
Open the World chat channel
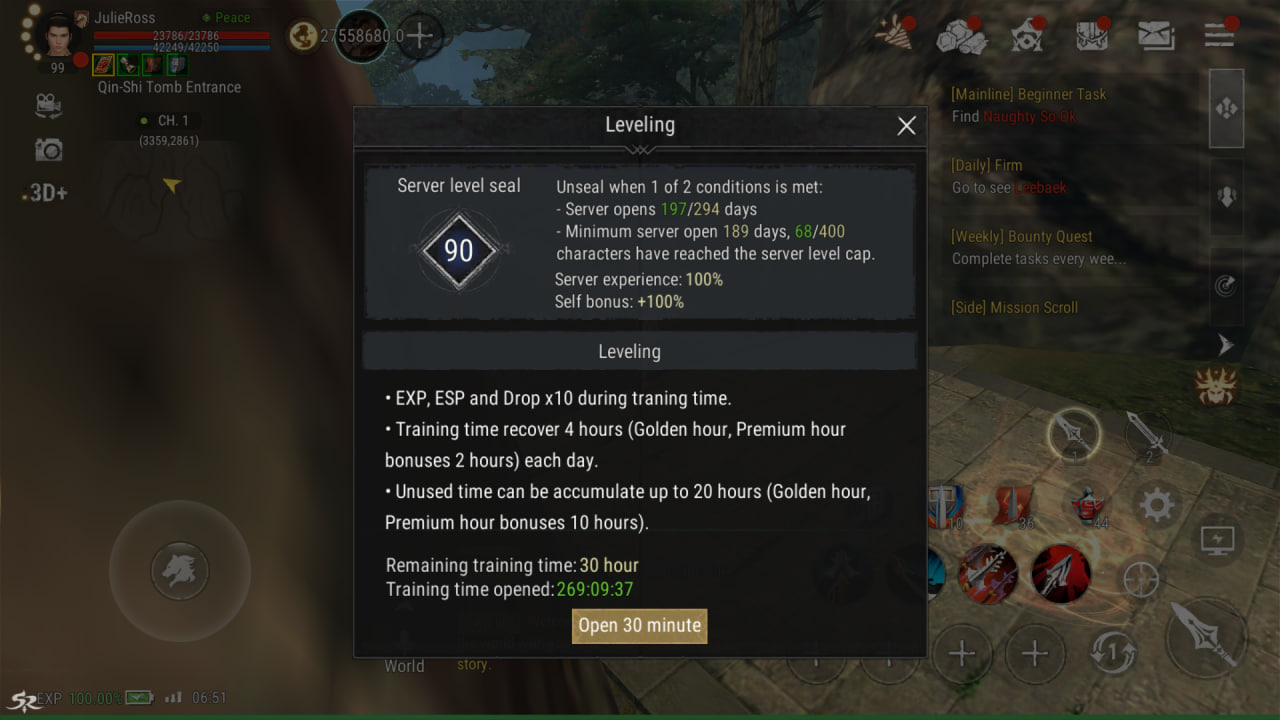click(404, 666)
